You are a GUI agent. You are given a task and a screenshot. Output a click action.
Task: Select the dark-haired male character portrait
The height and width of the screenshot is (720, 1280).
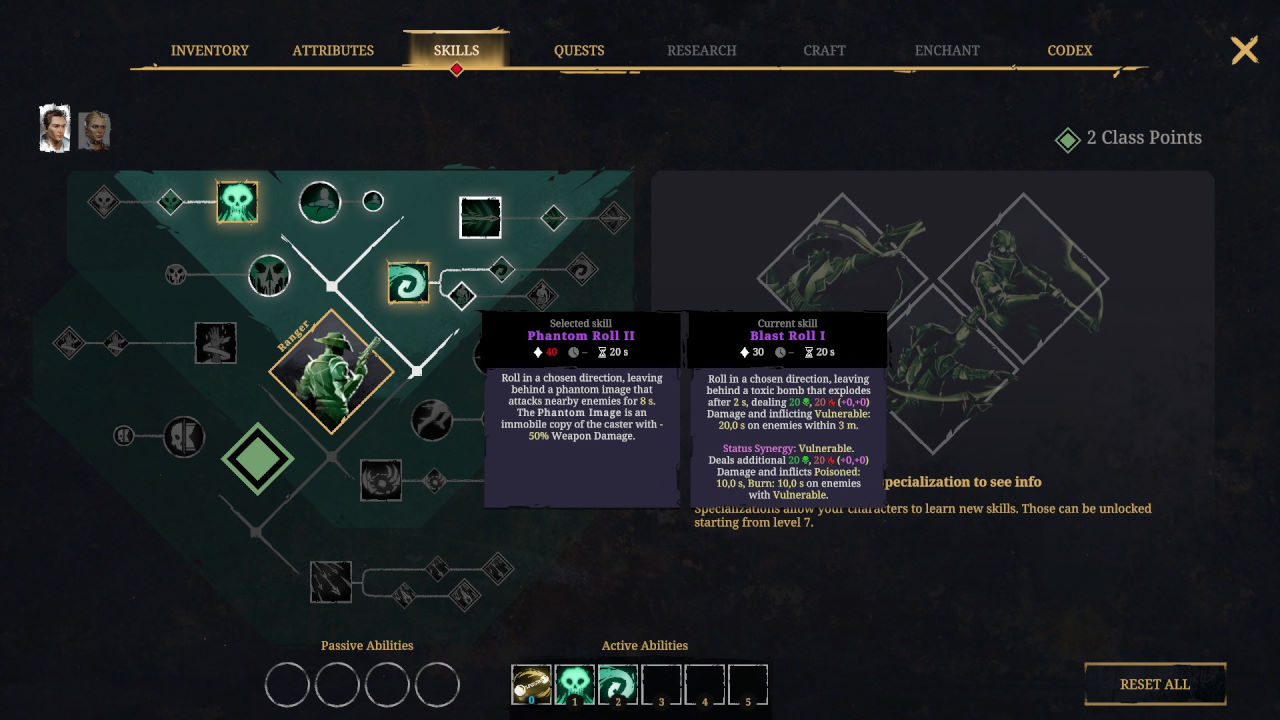(55, 129)
